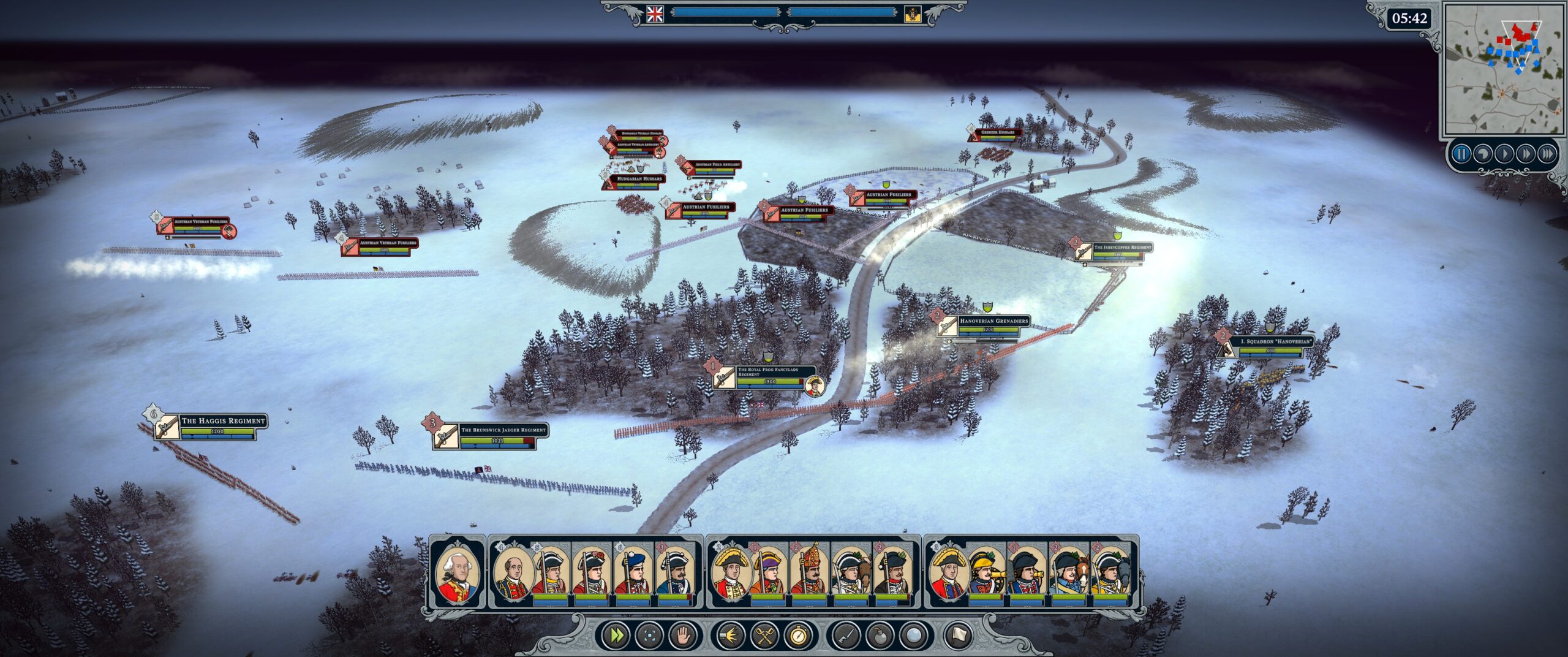Choose the grenade bomb icon

880,636
